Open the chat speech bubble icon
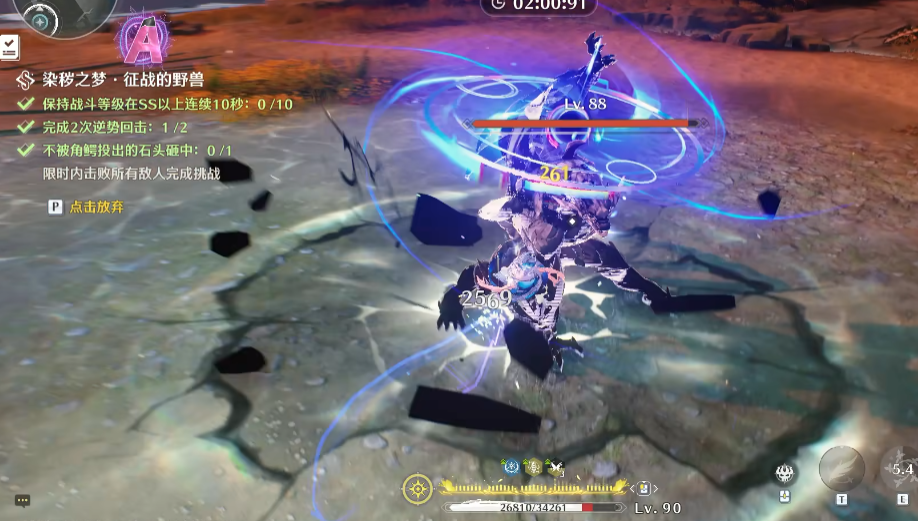The image size is (918, 521). (22, 500)
